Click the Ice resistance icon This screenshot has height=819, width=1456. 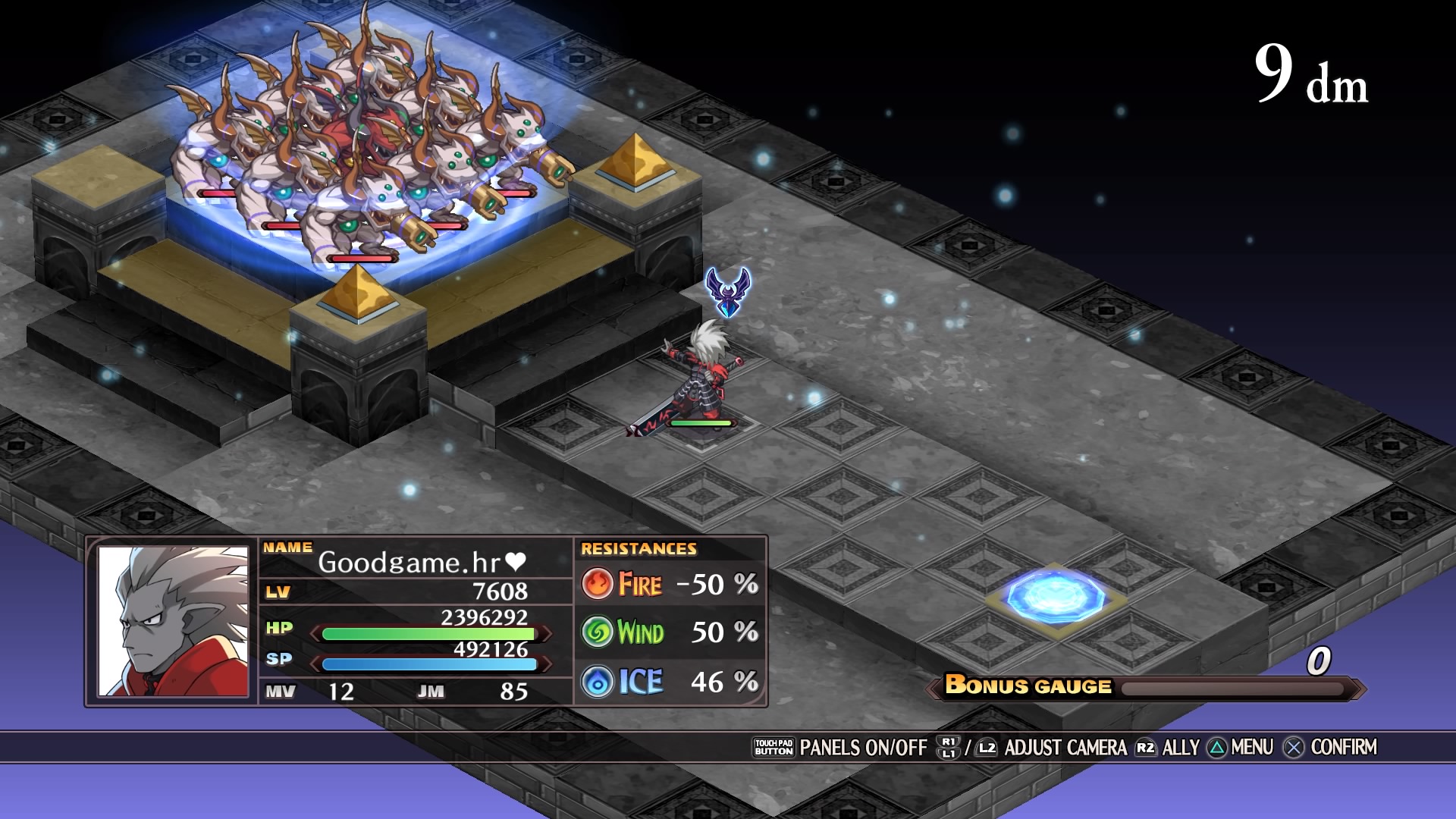(x=598, y=682)
